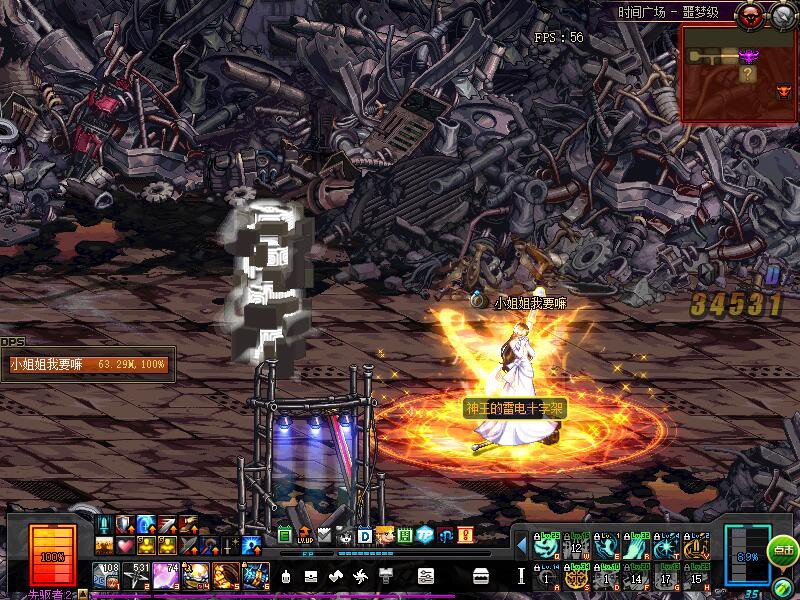Expand skill bar with left arrow
Viewport: 800px width, 600px height.
click(521, 546)
